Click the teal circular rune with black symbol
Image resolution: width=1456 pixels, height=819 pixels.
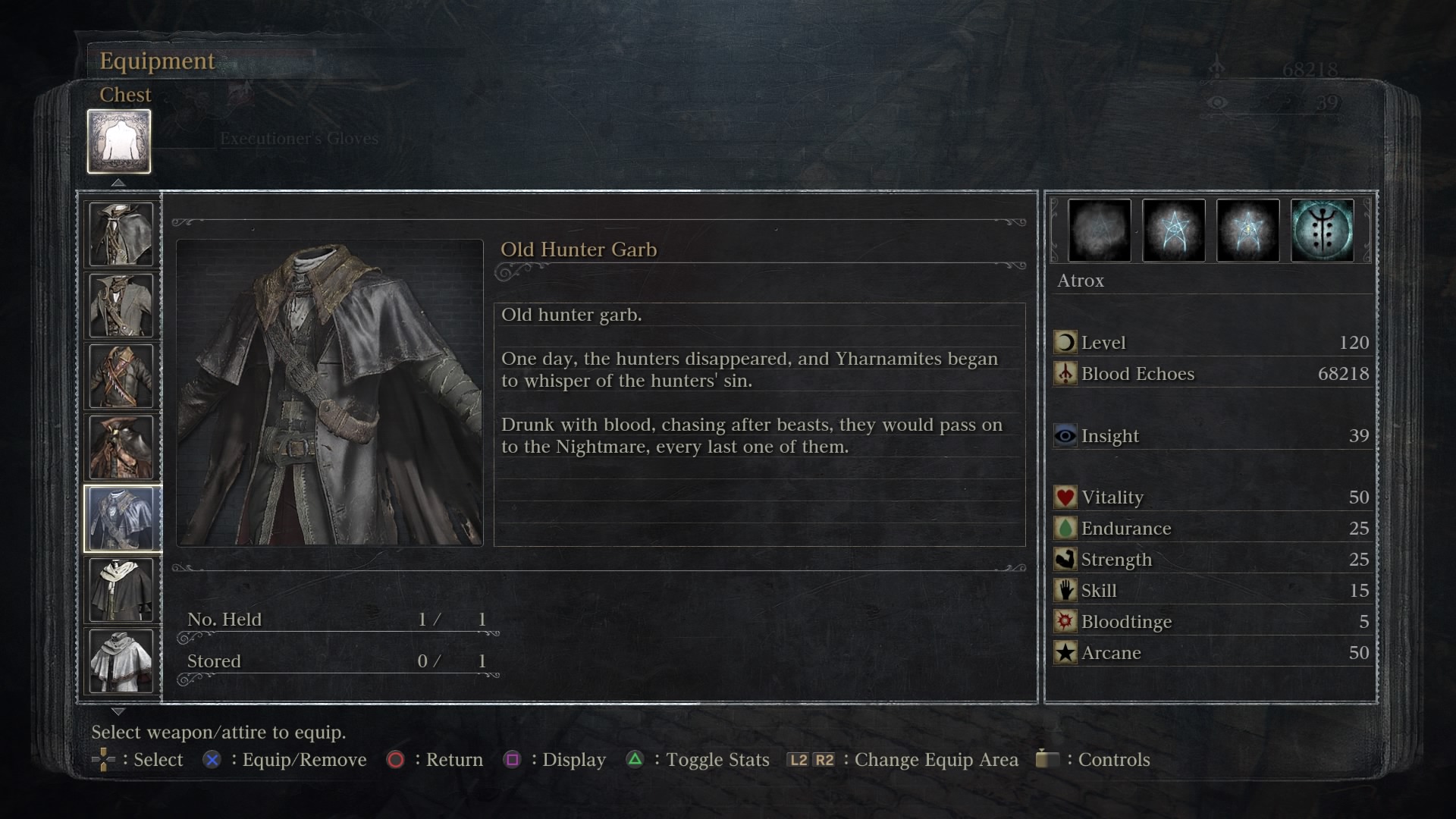click(x=1322, y=231)
